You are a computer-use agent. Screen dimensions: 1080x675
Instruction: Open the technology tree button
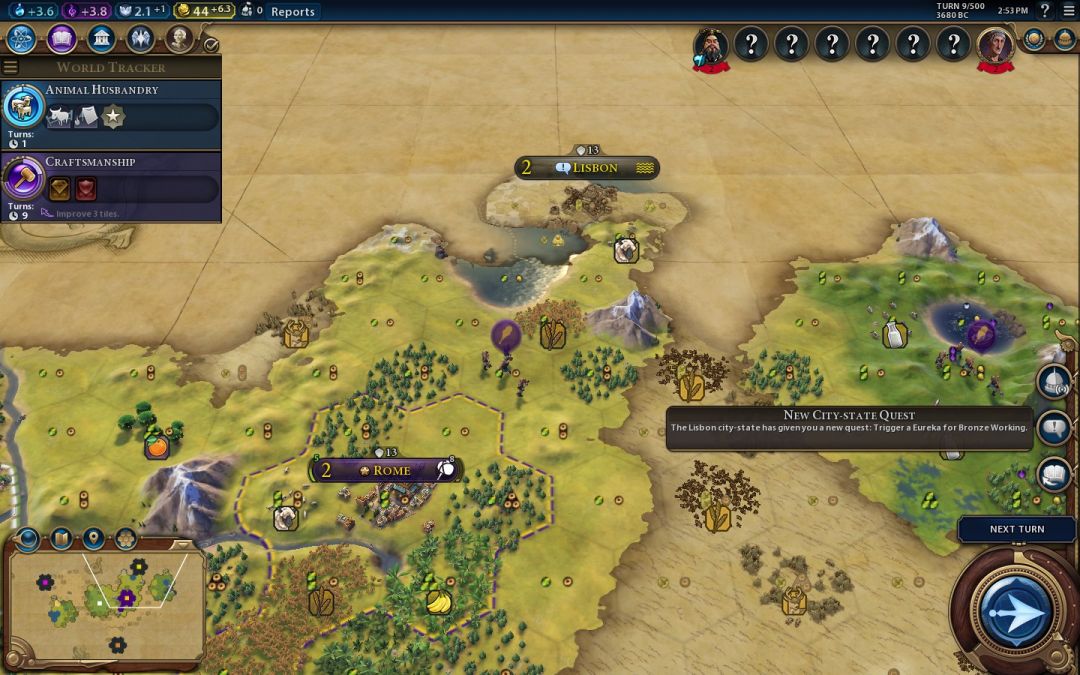[22, 39]
